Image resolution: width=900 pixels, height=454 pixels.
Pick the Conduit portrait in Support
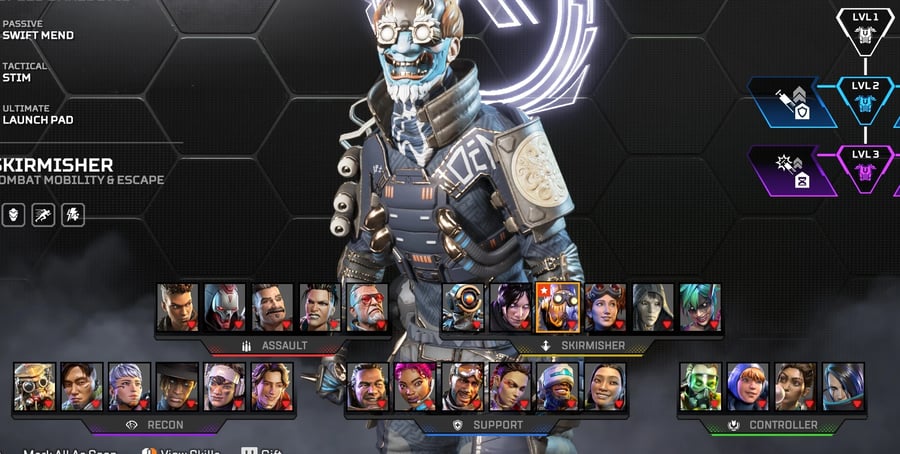[605, 386]
